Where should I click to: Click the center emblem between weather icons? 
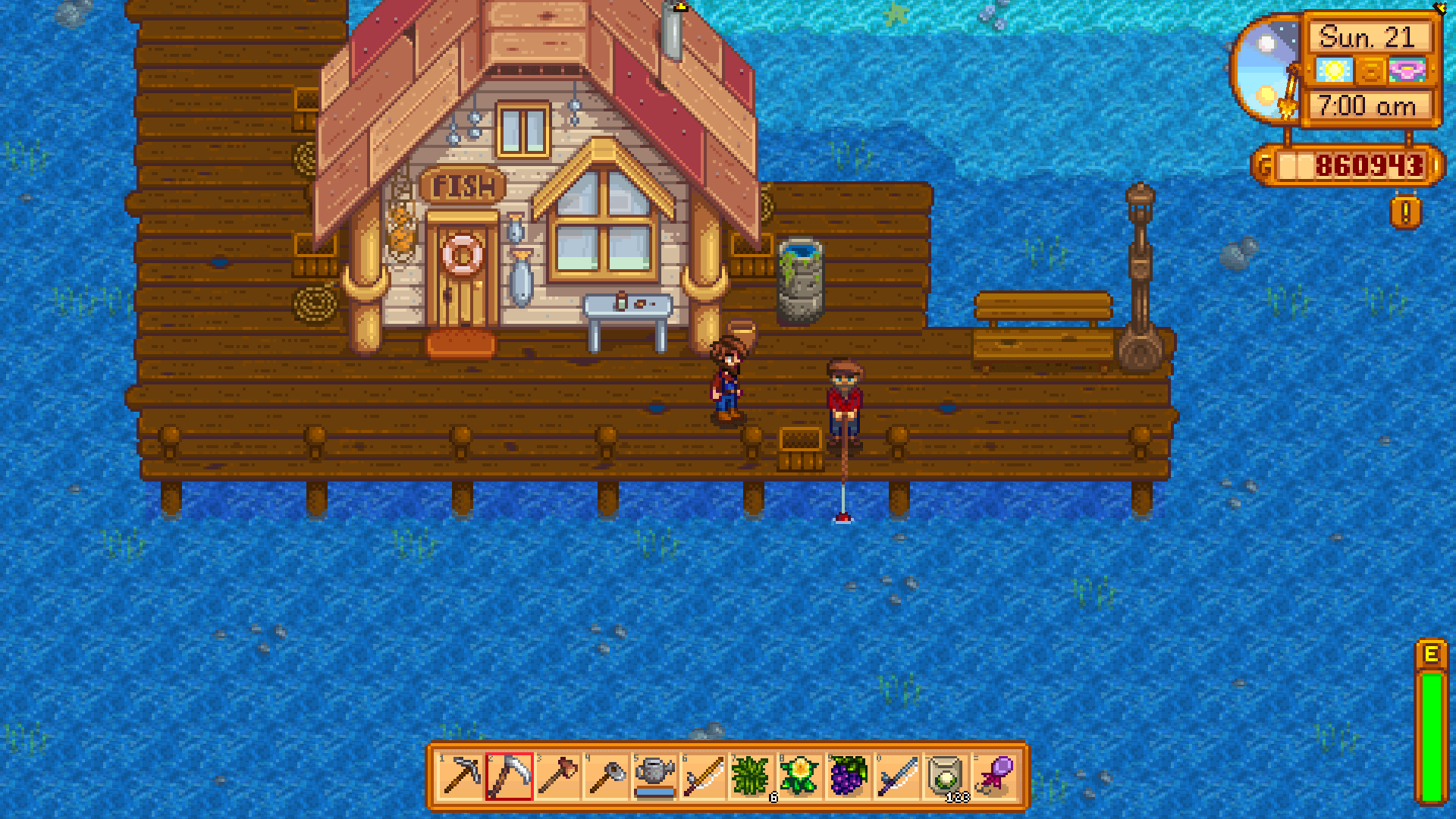pos(1371,71)
